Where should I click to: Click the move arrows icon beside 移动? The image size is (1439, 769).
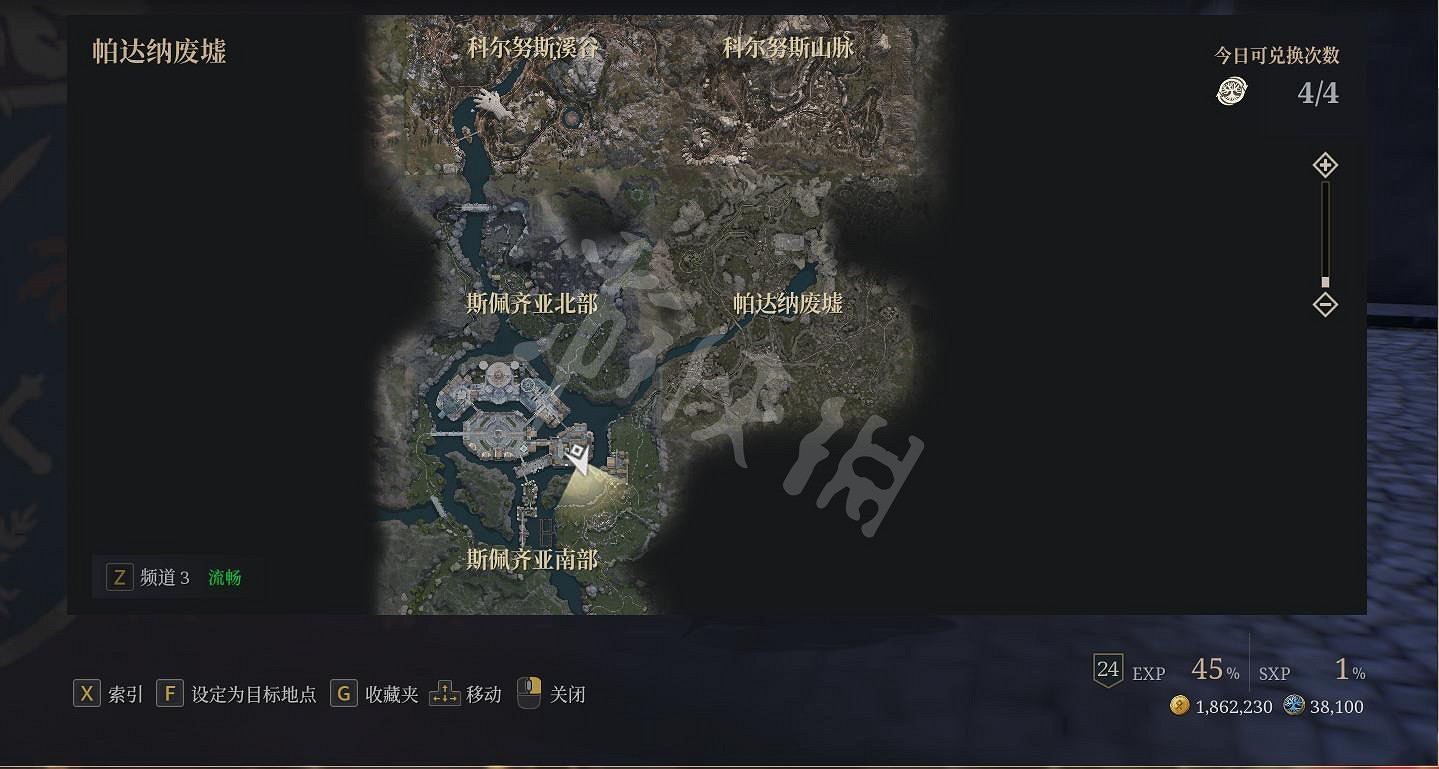pyautogui.click(x=443, y=693)
